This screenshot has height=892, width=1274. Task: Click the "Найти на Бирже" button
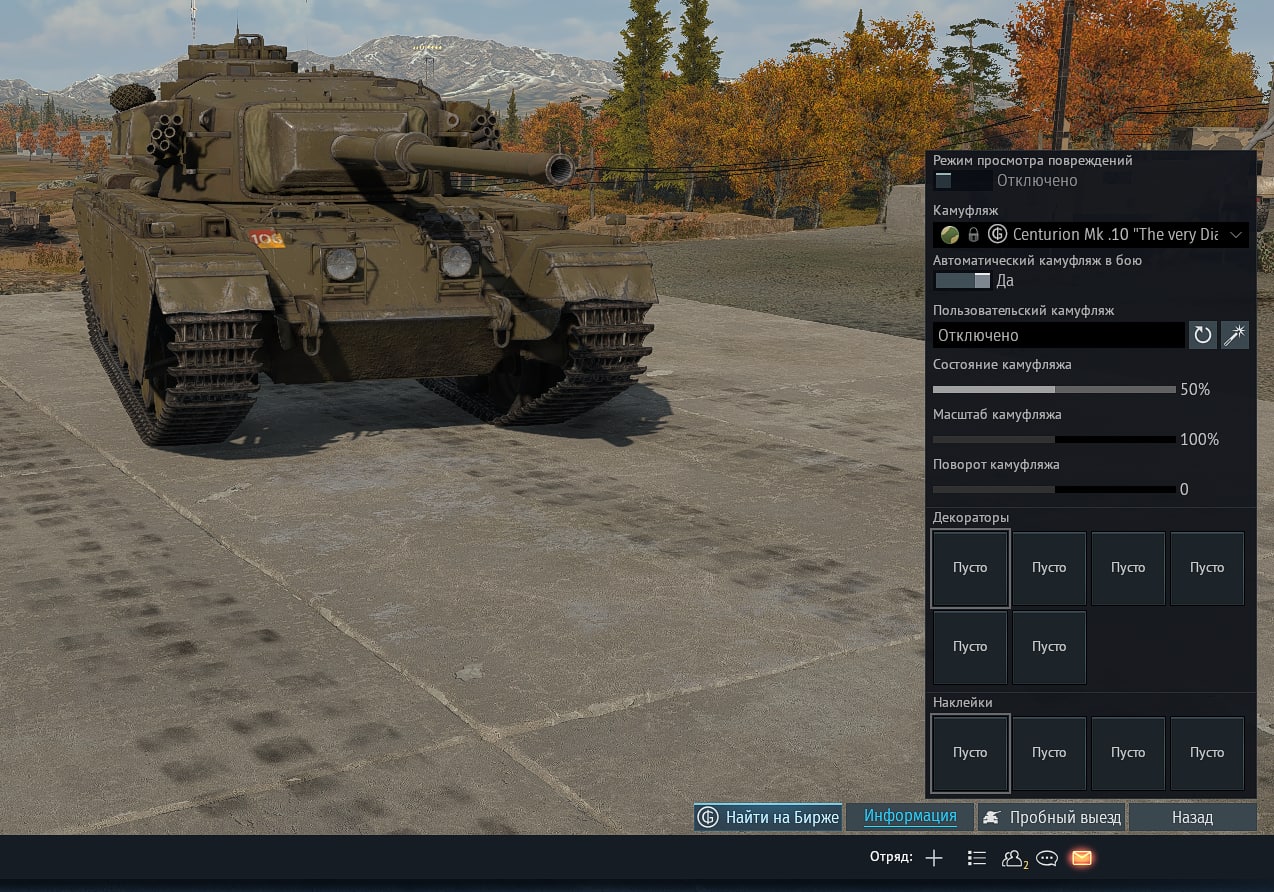(768, 817)
